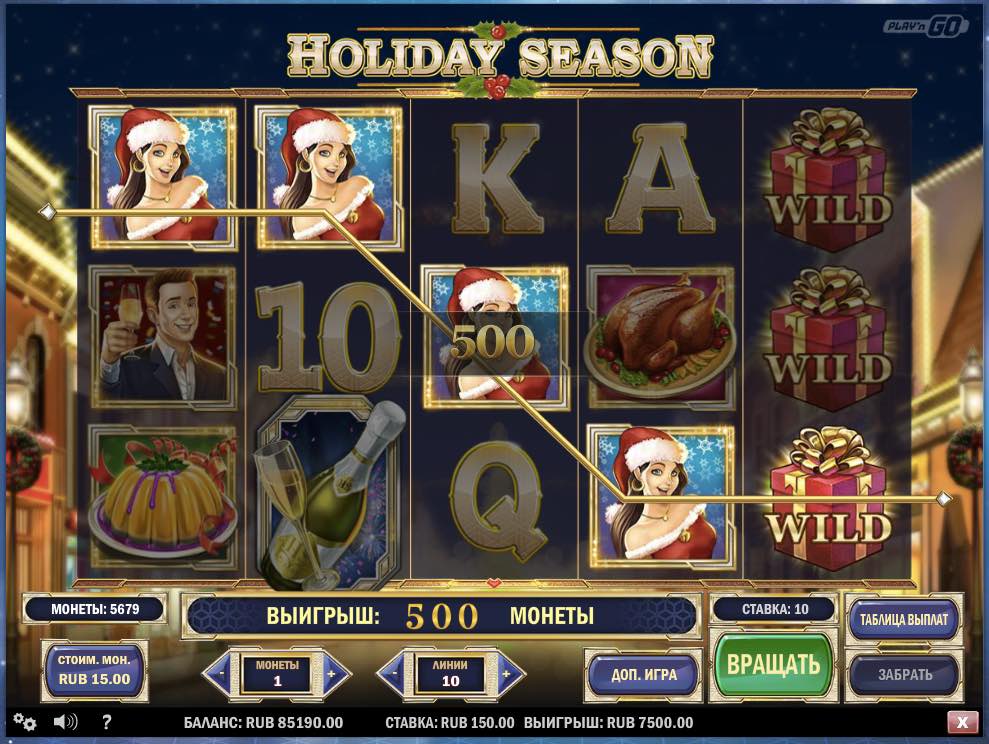Open help with the question mark
The image size is (989, 744).
click(x=107, y=722)
